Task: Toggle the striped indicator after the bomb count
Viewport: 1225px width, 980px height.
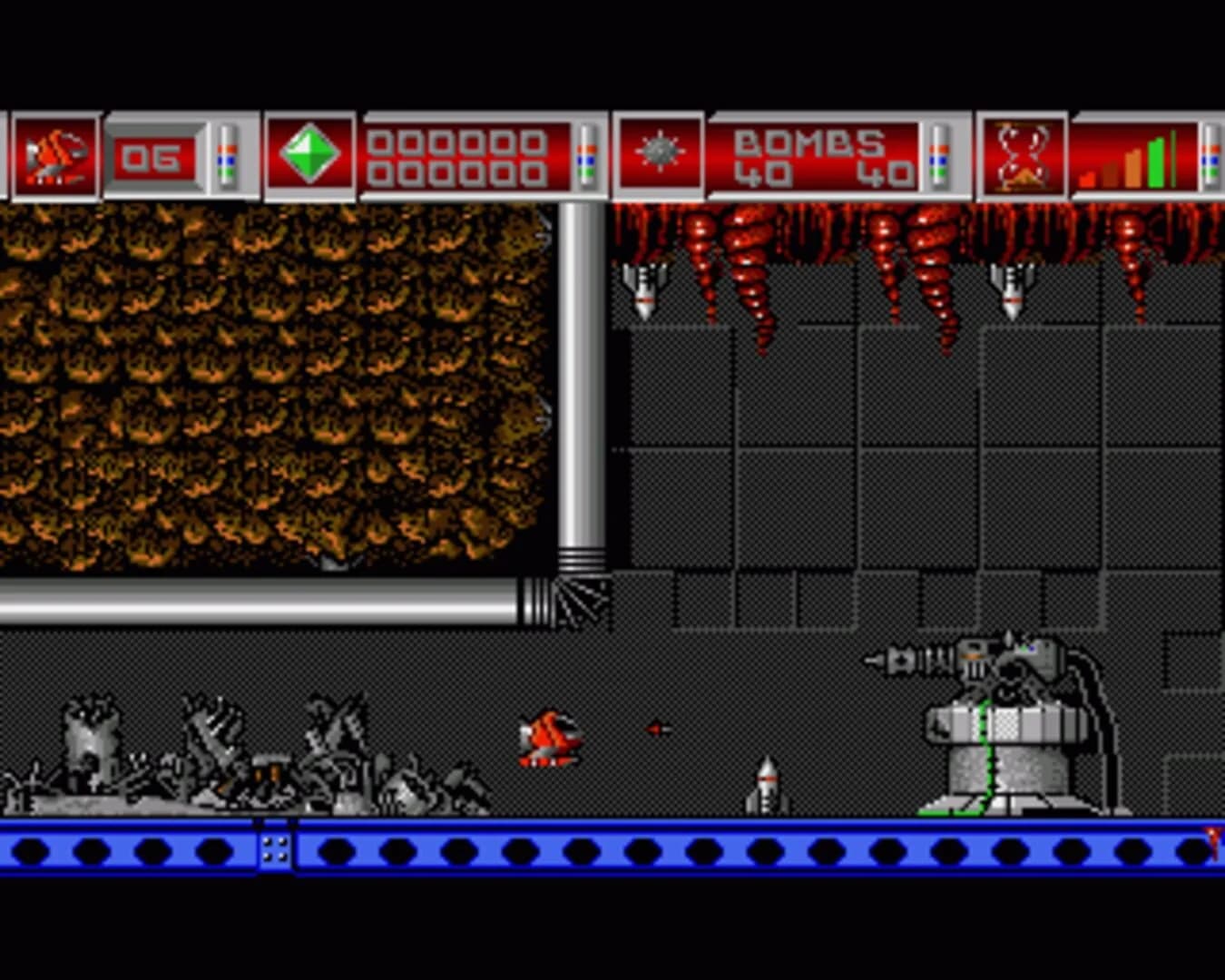Action: pos(935,156)
